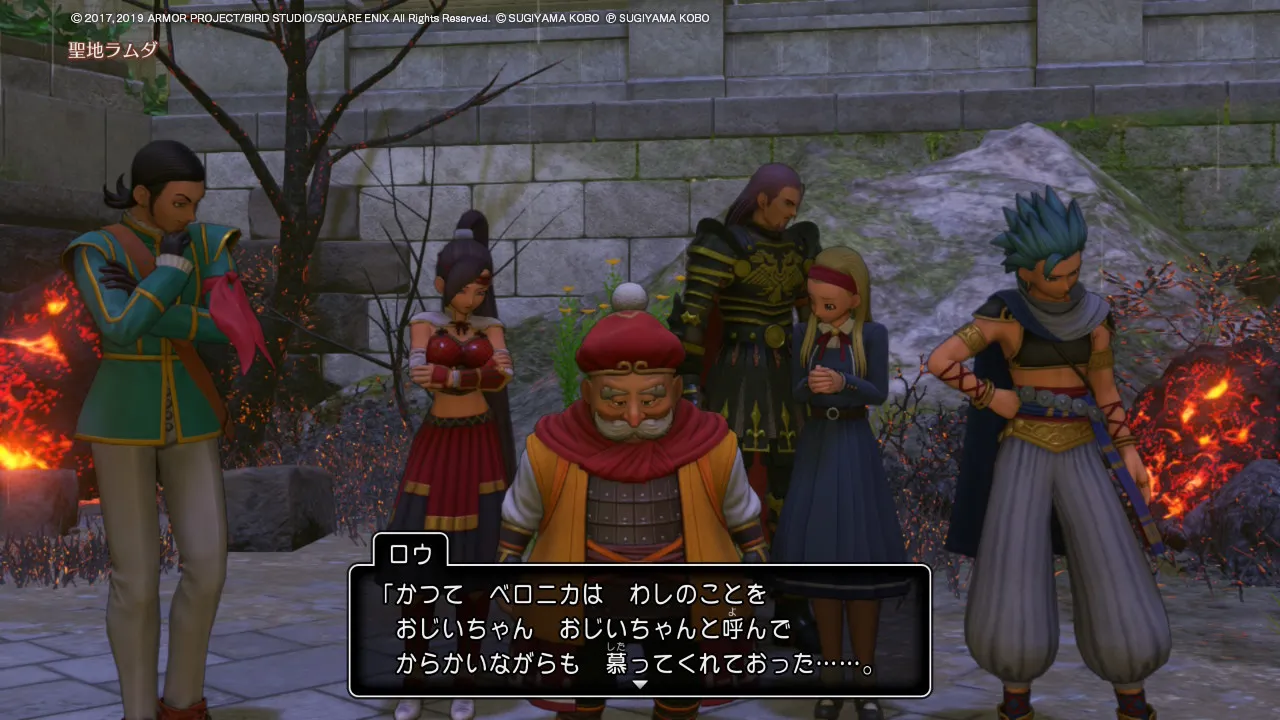Screen dimensions: 1280x720
Task: Advance dialogue with the white continue arrow
Action: coord(640,685)
